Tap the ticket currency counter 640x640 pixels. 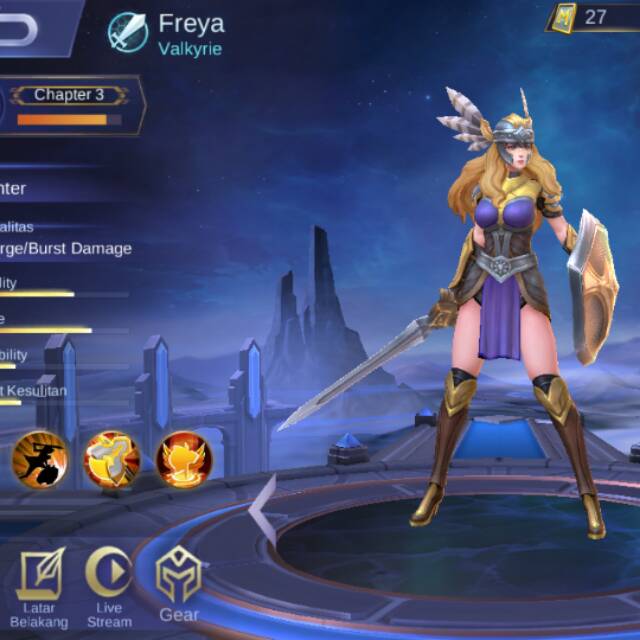coord(592,17)
